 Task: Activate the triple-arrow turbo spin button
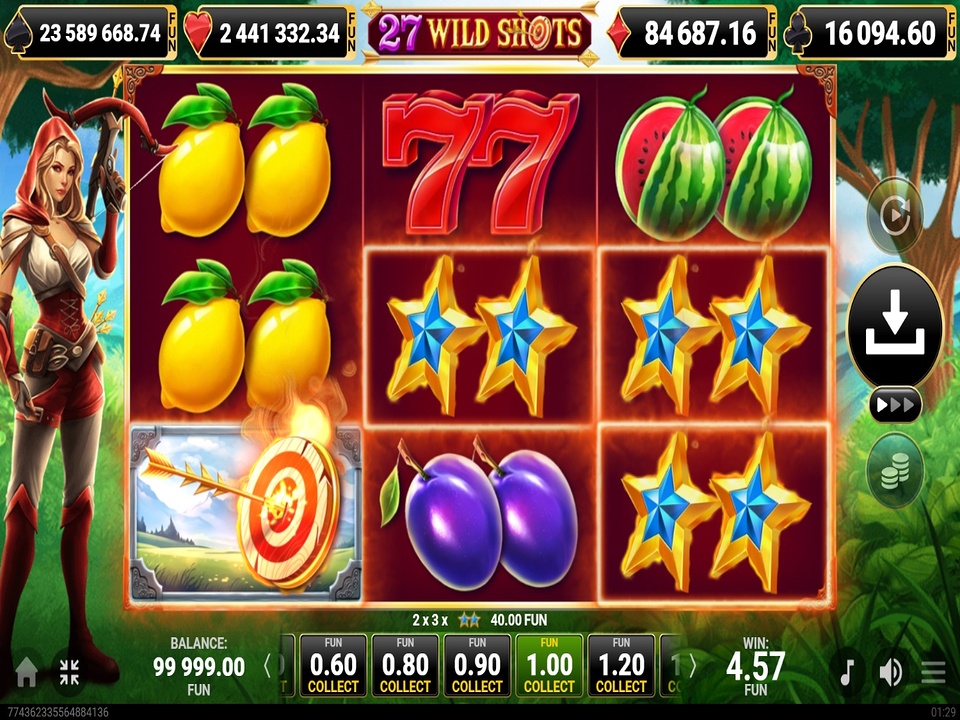(895, 405)
